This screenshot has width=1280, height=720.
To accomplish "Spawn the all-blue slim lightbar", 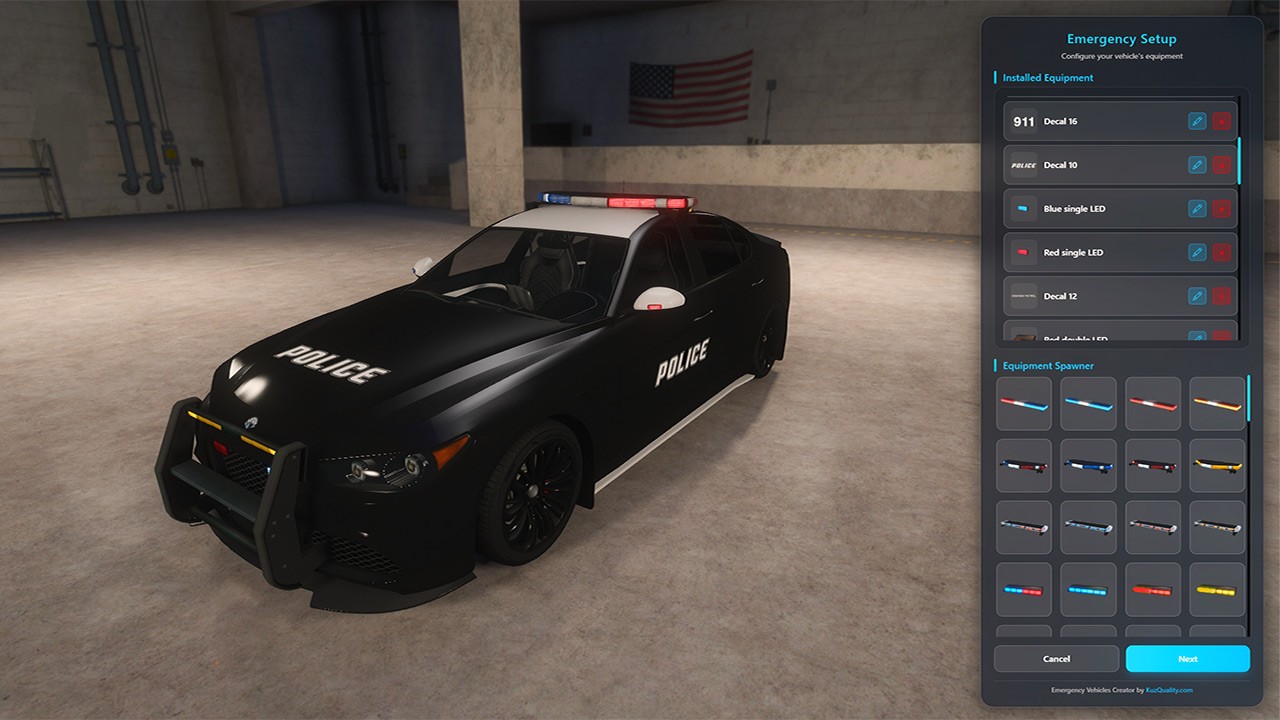I will [x=1088, y=404].
